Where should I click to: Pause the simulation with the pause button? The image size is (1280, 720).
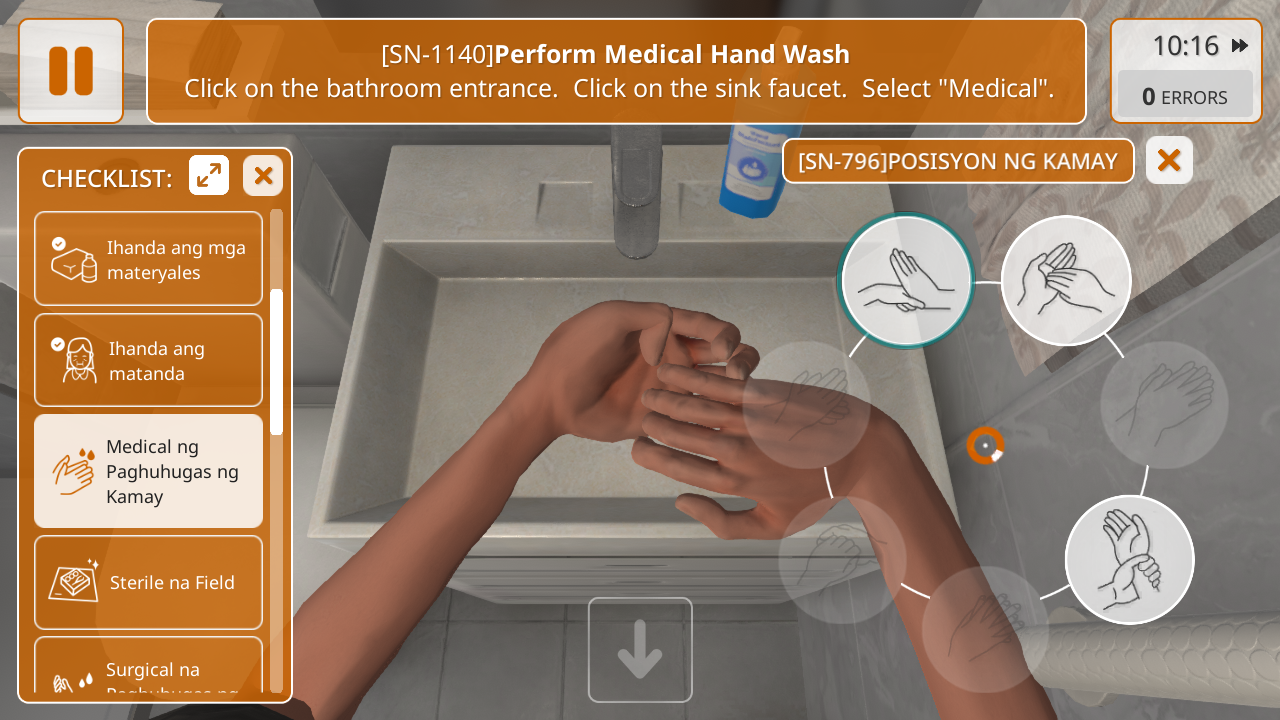(71, 71)
